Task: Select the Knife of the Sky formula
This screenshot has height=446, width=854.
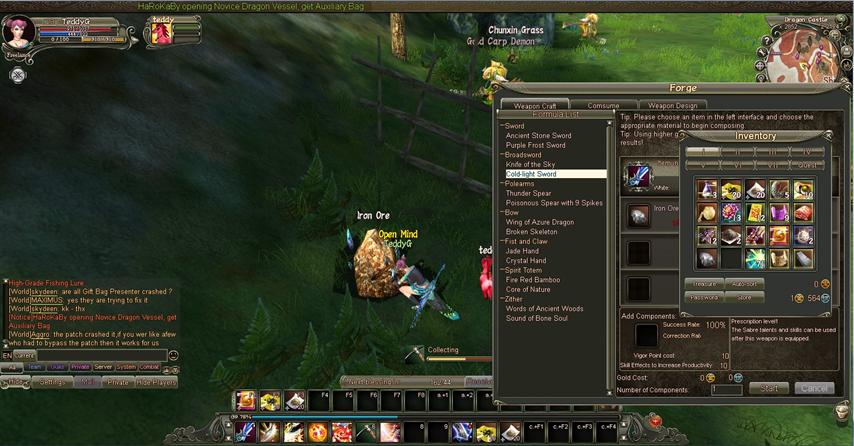Action: [530, 164]
